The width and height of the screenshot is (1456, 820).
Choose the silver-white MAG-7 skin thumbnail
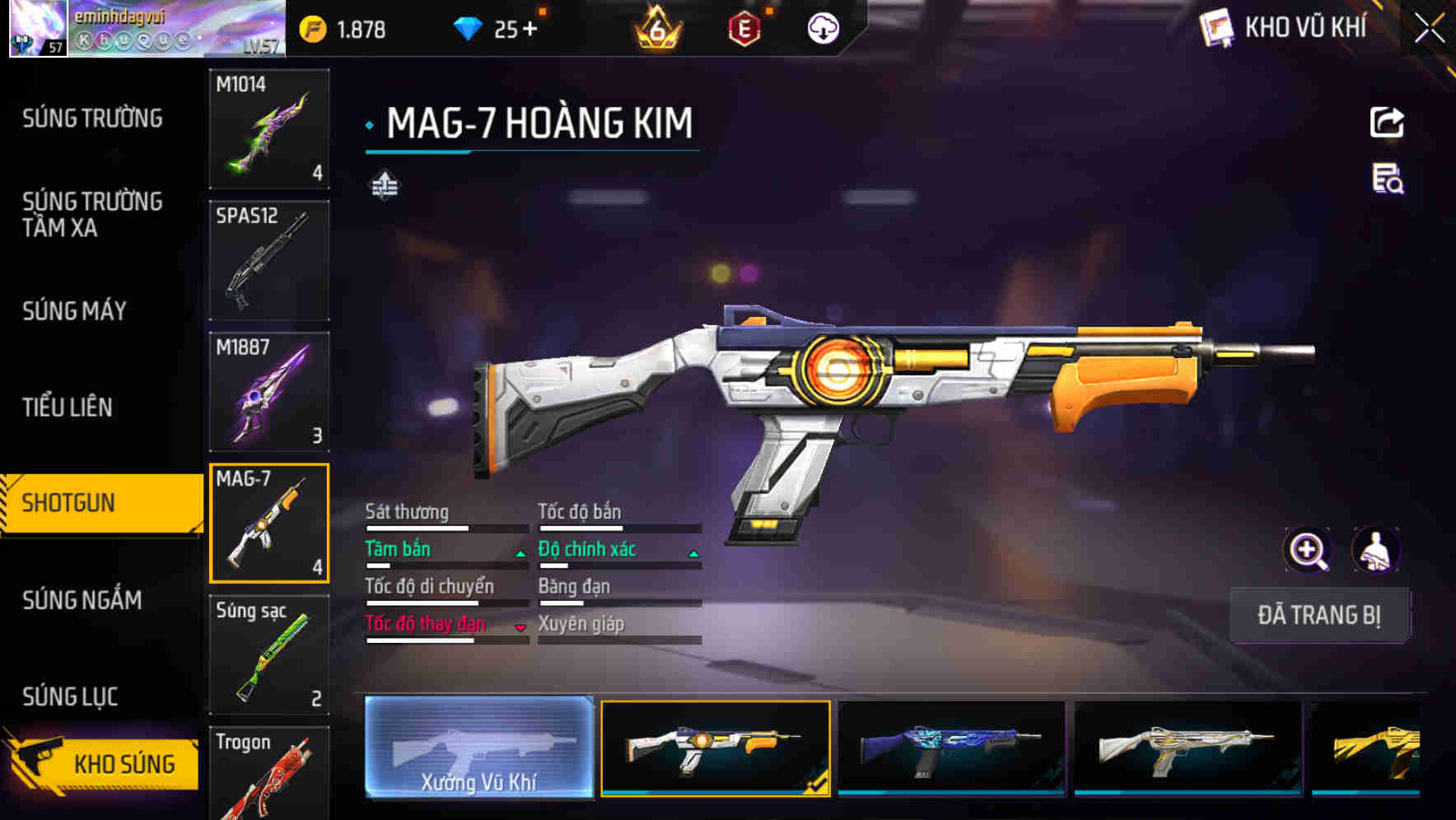[x=1188, y=748]
